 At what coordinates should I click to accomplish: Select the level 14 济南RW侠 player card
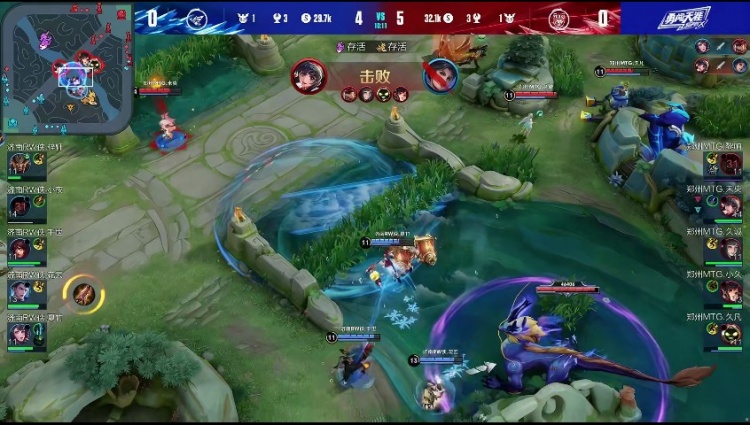(27, 205)
